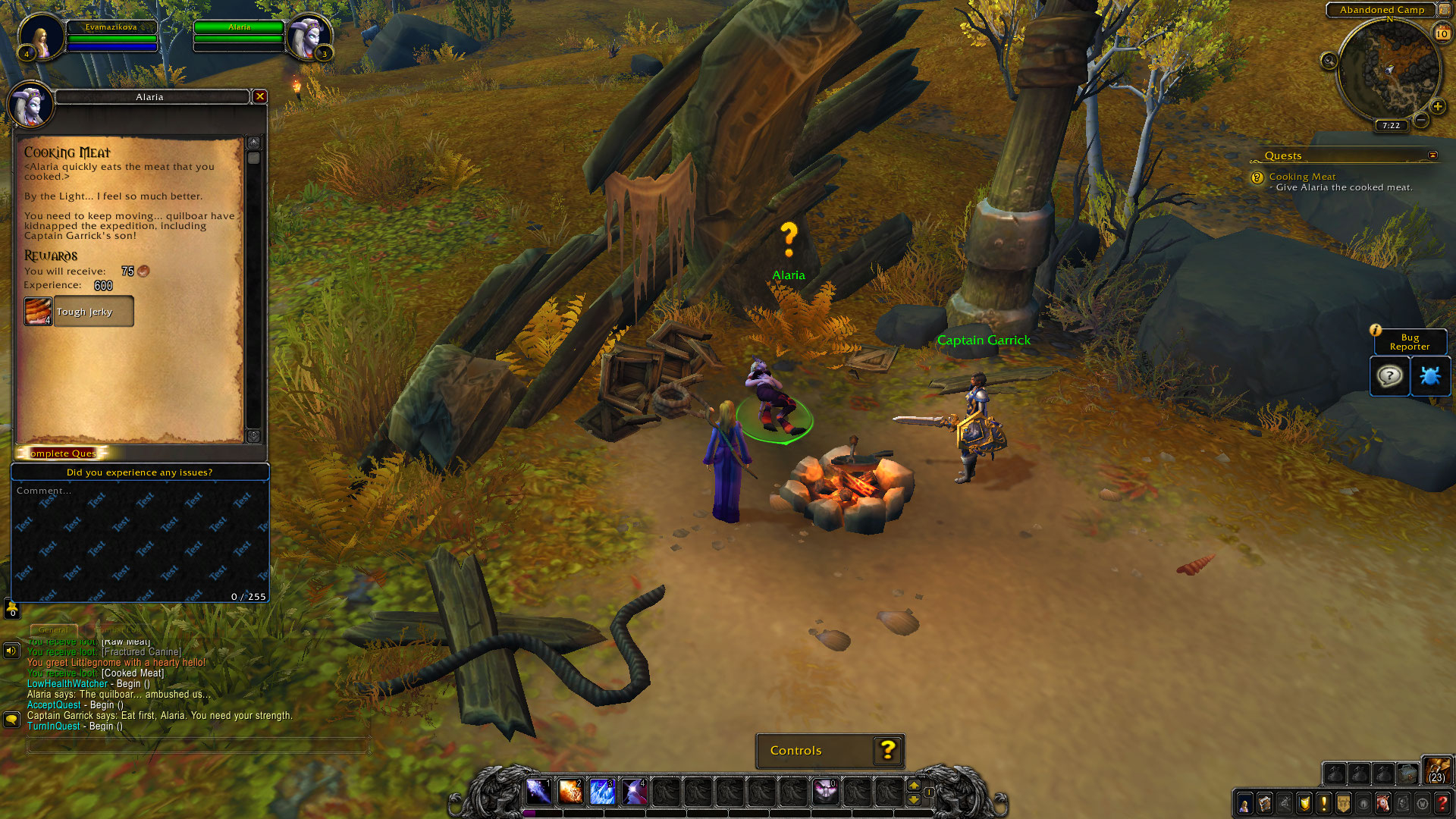Select the General chat tab
This screenshot has height=819, width=1456.
click(x=53, y=630)
